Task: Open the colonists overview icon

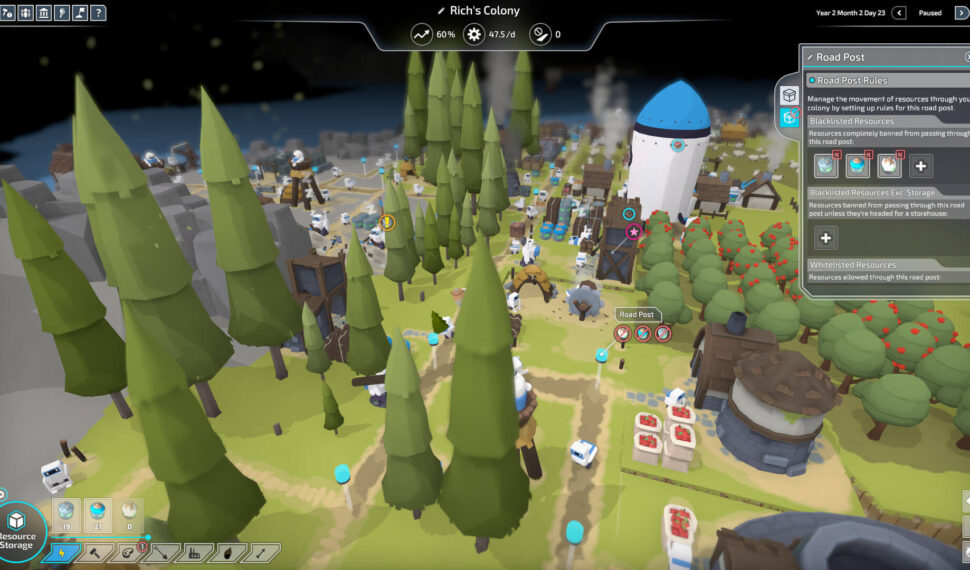Action: [27, 12]
